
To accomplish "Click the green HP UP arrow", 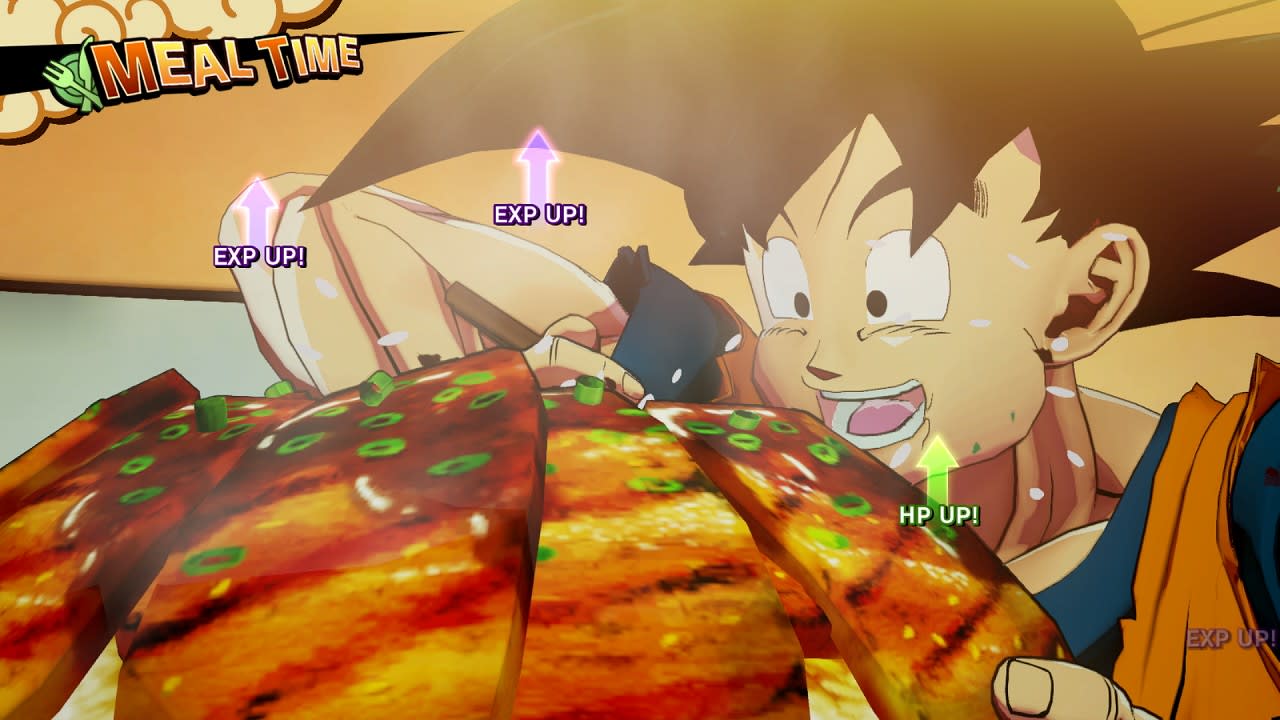I will (938, 470).
